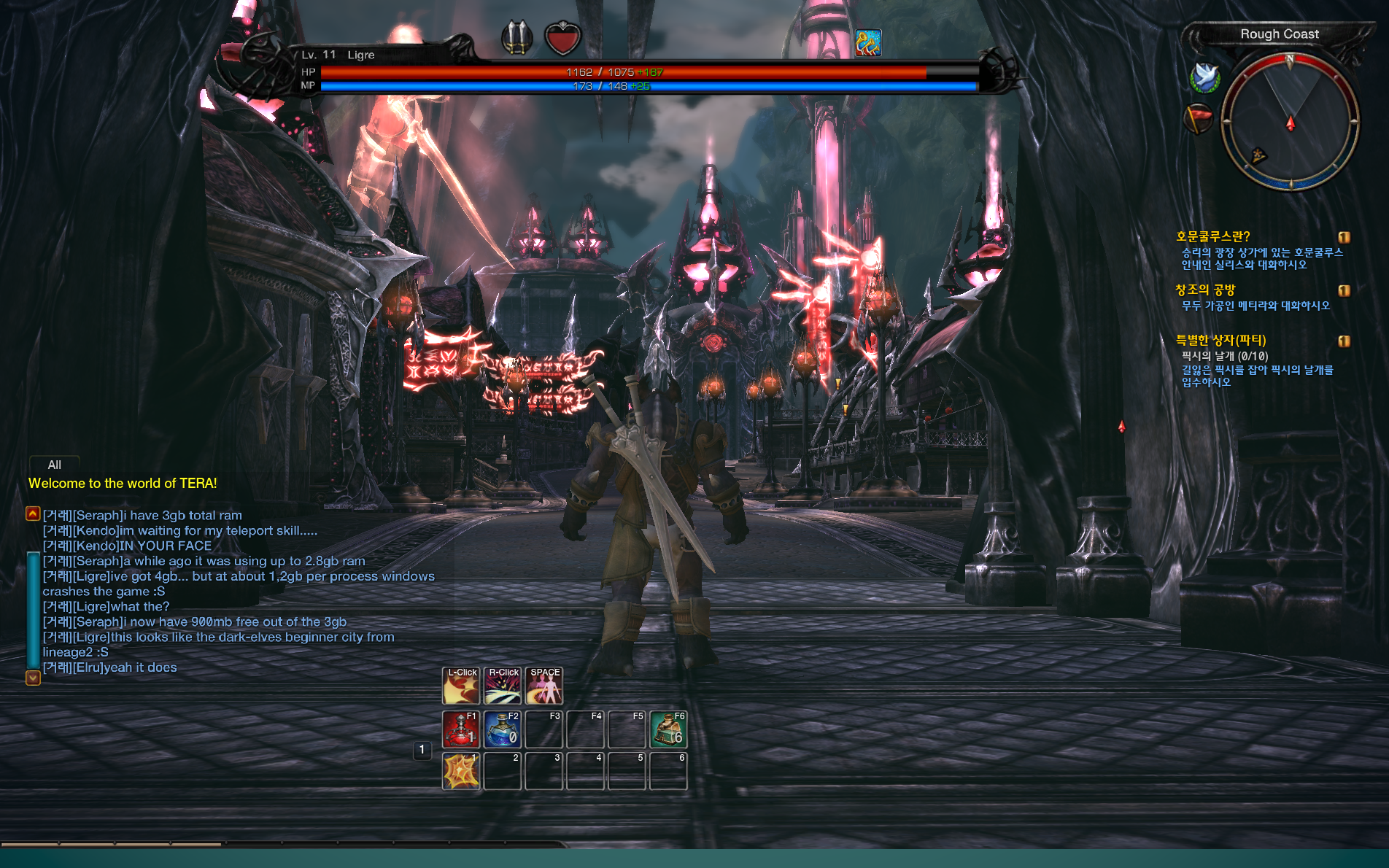Open the circular compass minimap
The image size is (1389, 868).
[x=1290, y=122]
